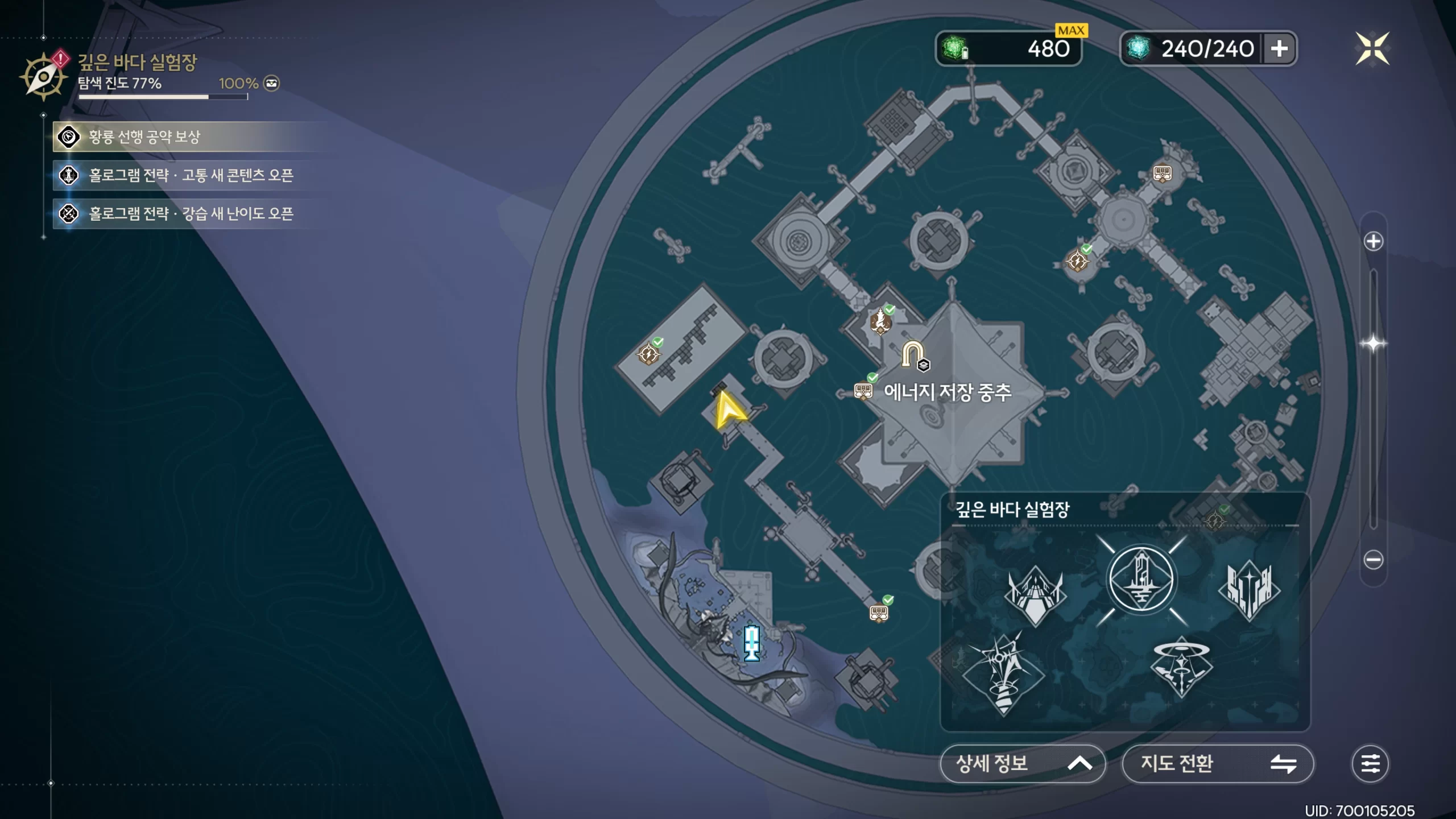Open the exploration reward chest icon
The width and height of the screenshot is (1456, 819).
tap(272, 84)
